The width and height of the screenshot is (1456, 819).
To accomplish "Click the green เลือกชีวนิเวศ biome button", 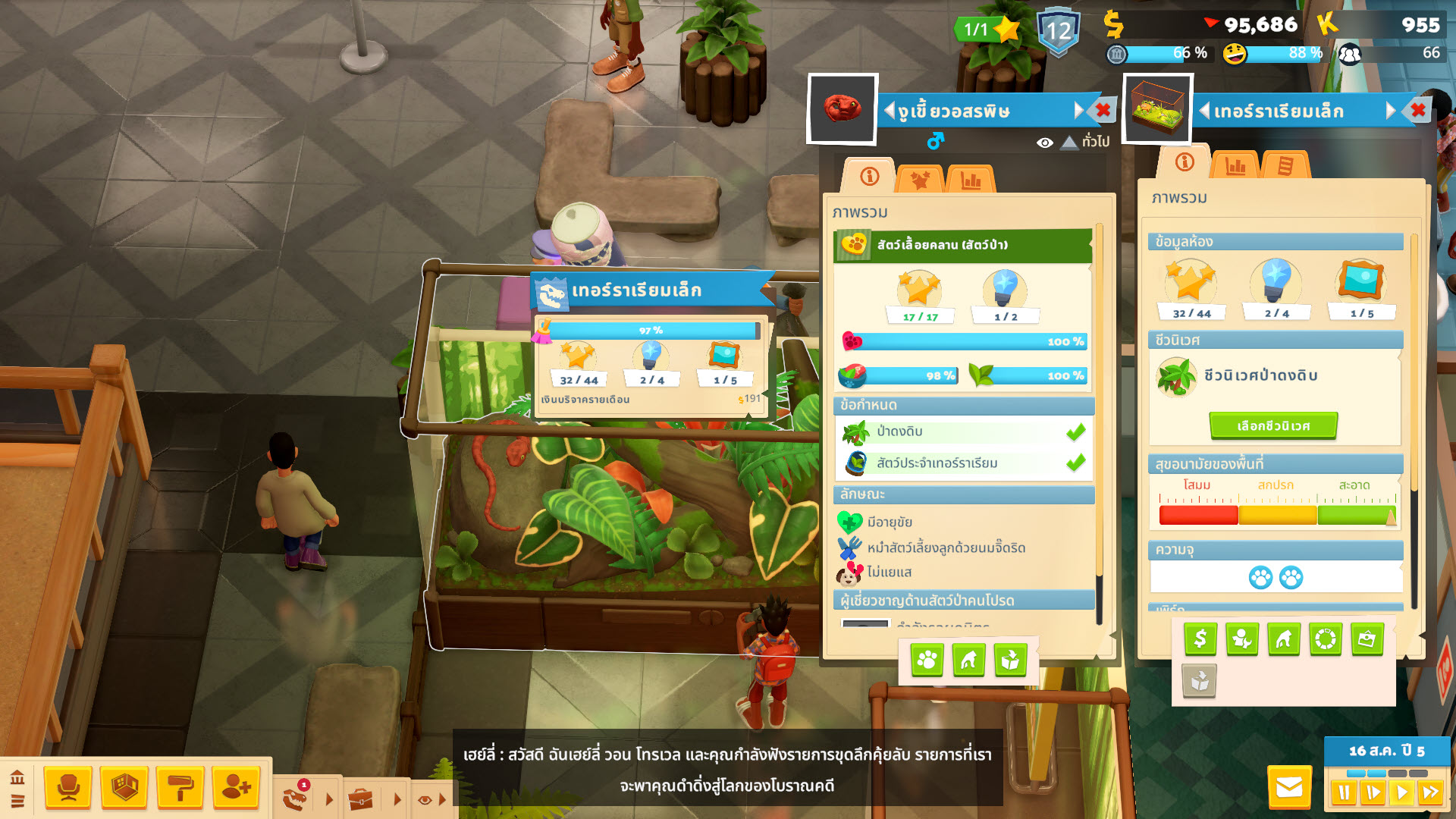I will coord(1273,426).
